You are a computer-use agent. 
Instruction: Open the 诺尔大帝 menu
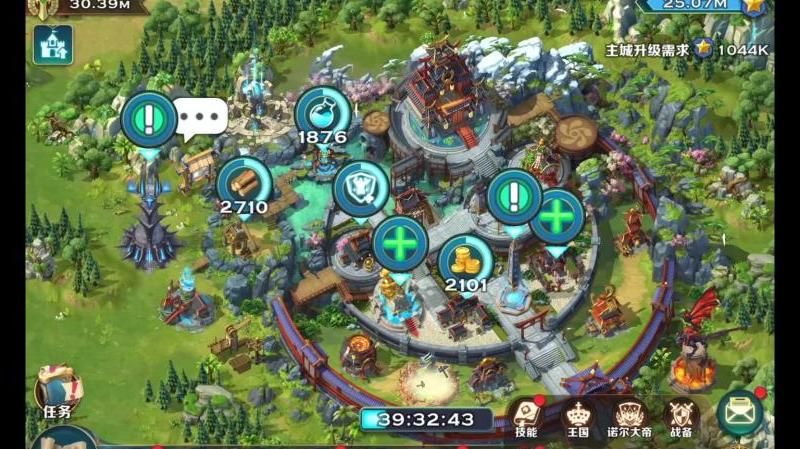point(630,417)
